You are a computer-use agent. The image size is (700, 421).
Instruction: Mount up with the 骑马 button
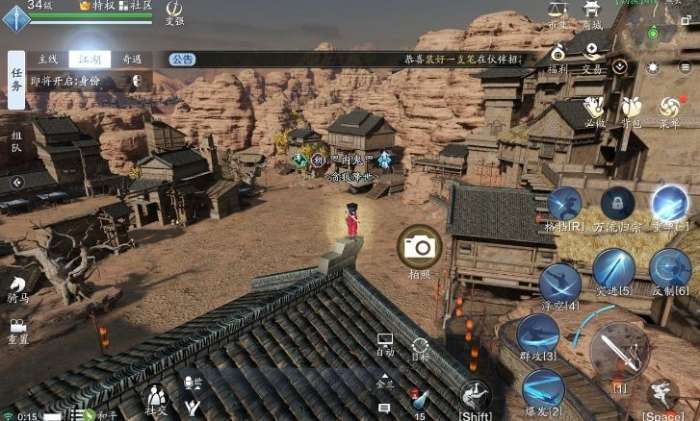(x=18, y=287)
